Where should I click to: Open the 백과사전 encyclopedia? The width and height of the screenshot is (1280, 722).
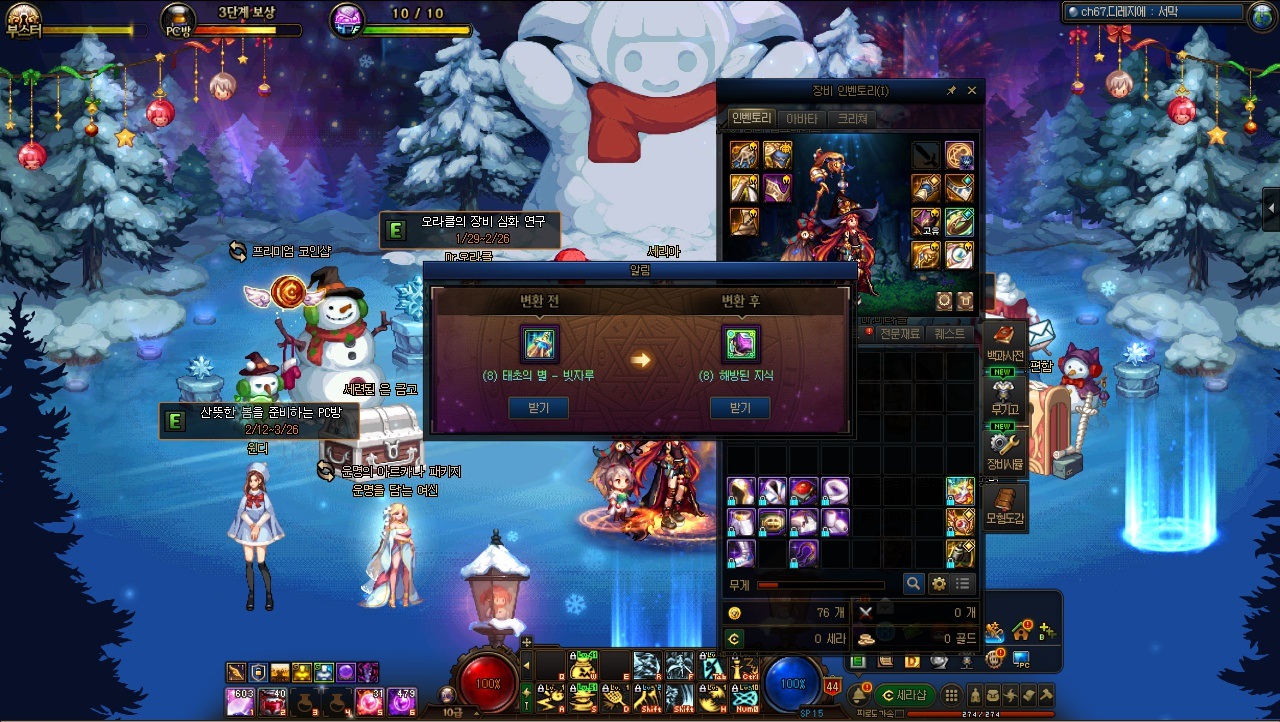point(1004,344)
